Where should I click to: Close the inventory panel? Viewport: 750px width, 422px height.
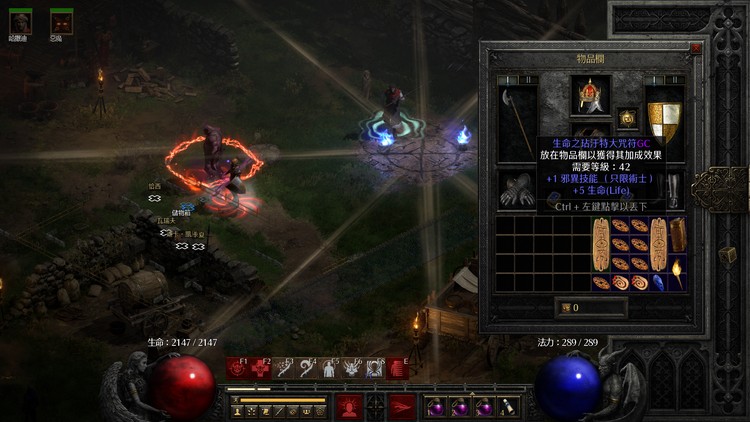click(x=696, y=47)
